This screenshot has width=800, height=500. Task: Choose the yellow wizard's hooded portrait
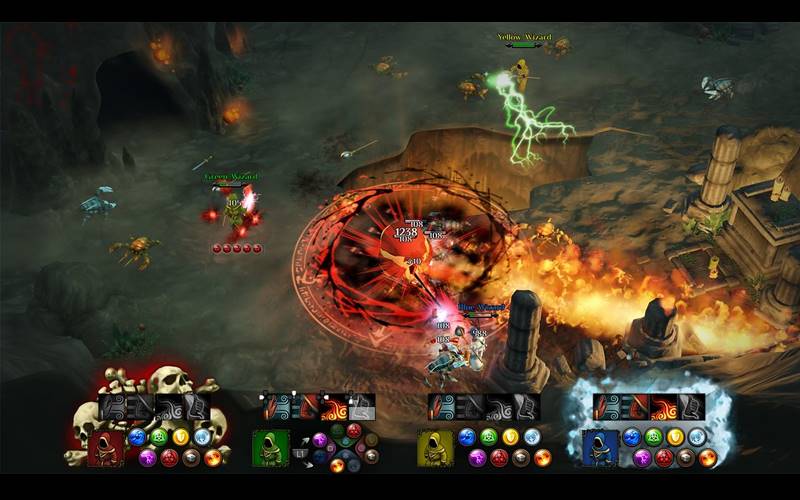click(435, 447)
